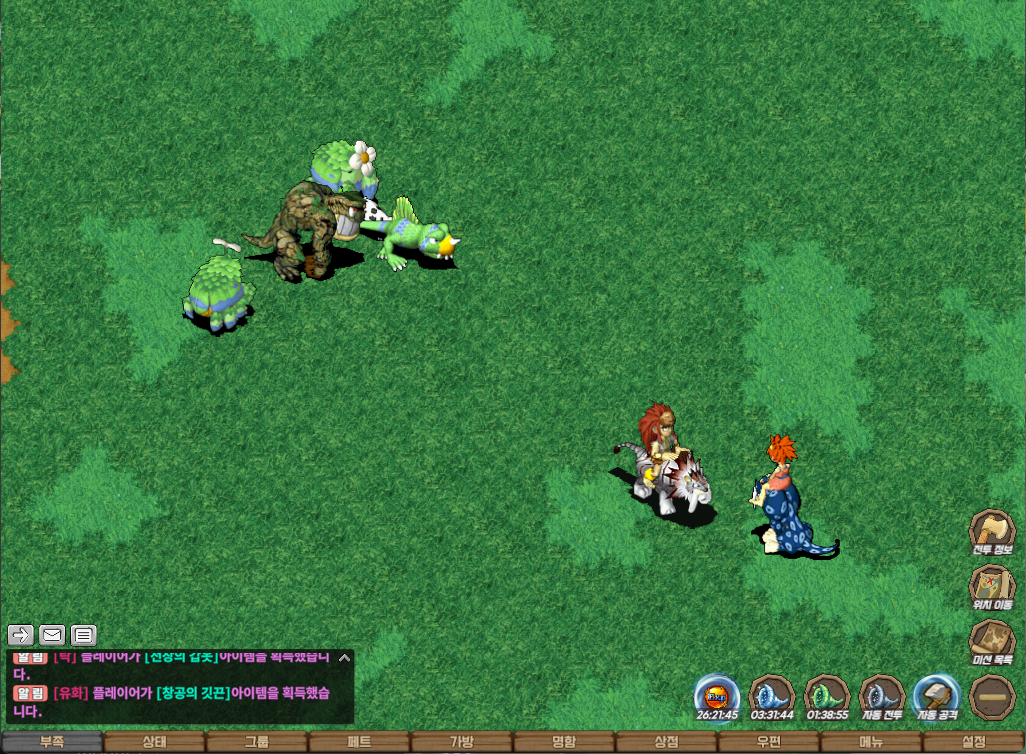Toggle the 자동 전투 auto battle icon
The image size is (1026, 754).
pos(882,695)
